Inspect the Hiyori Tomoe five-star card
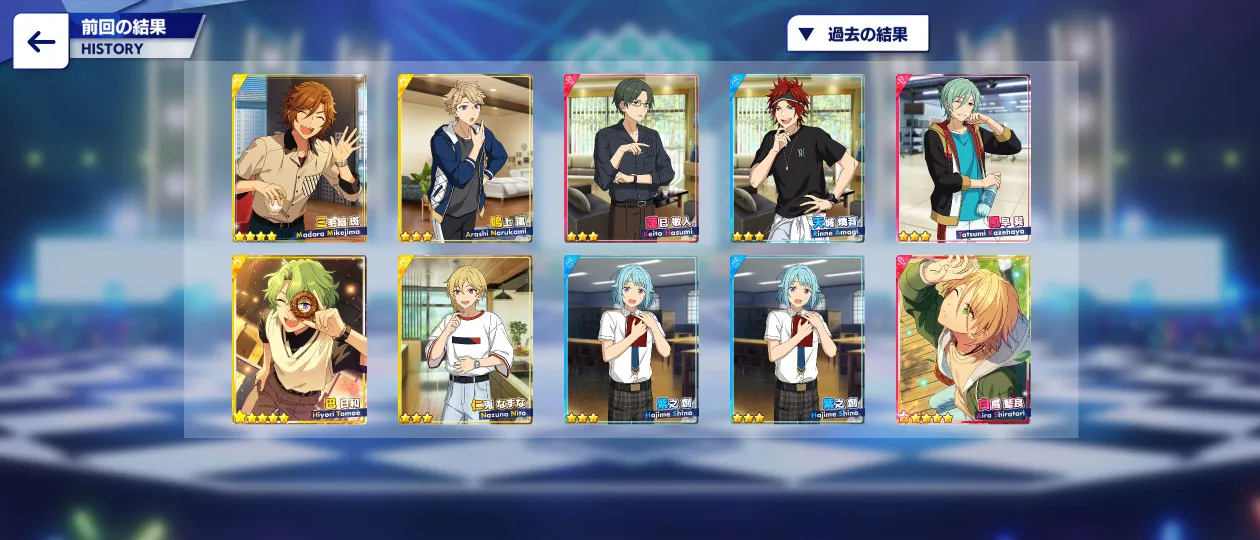Screen dimensions: 1260x540 (x=299, y=339)
